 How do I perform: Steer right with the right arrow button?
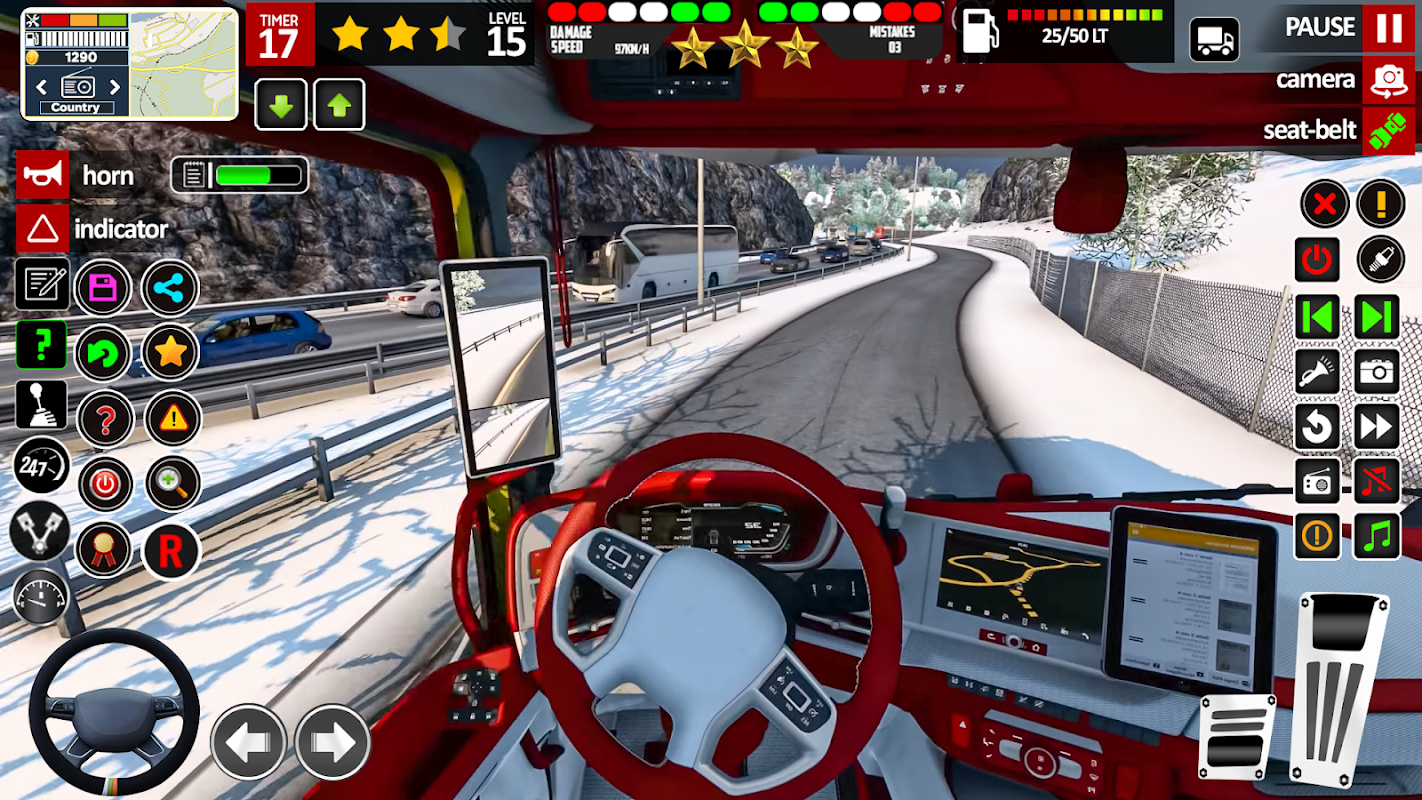click(x=332, y=742)
